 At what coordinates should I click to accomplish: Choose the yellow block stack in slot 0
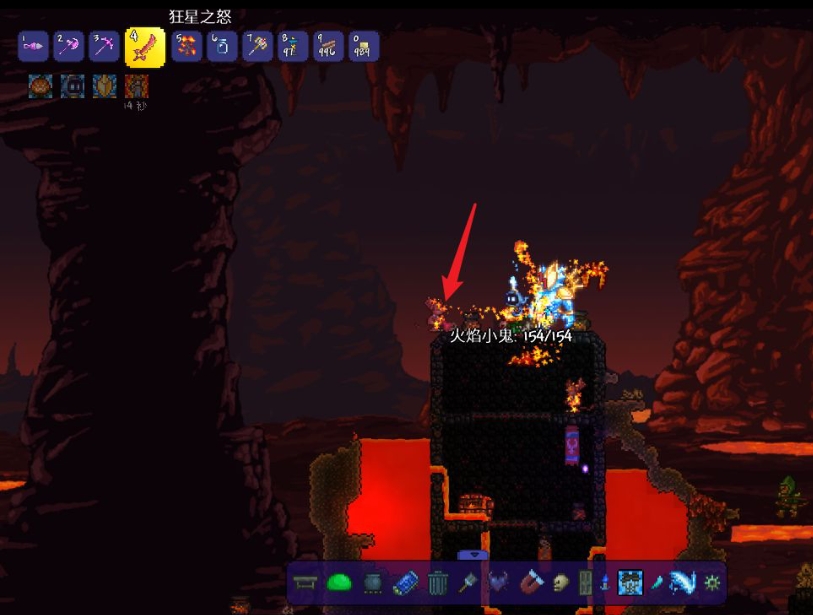coord(362,46)
